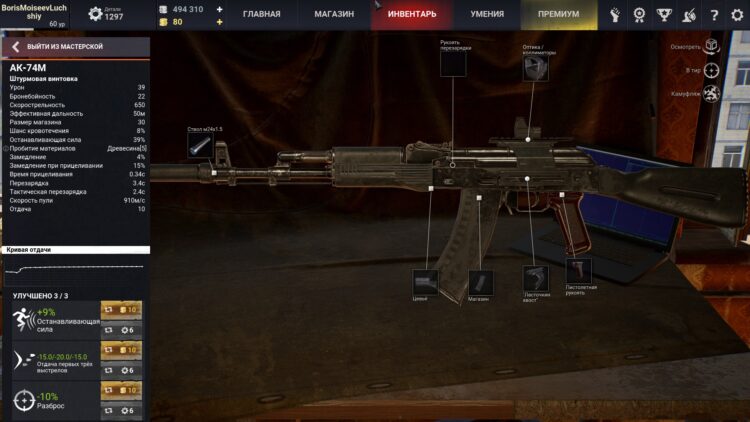Open the Магазин tab
Image resolution: width=750 pixels, height=422 pixels.
click(335, 15)
